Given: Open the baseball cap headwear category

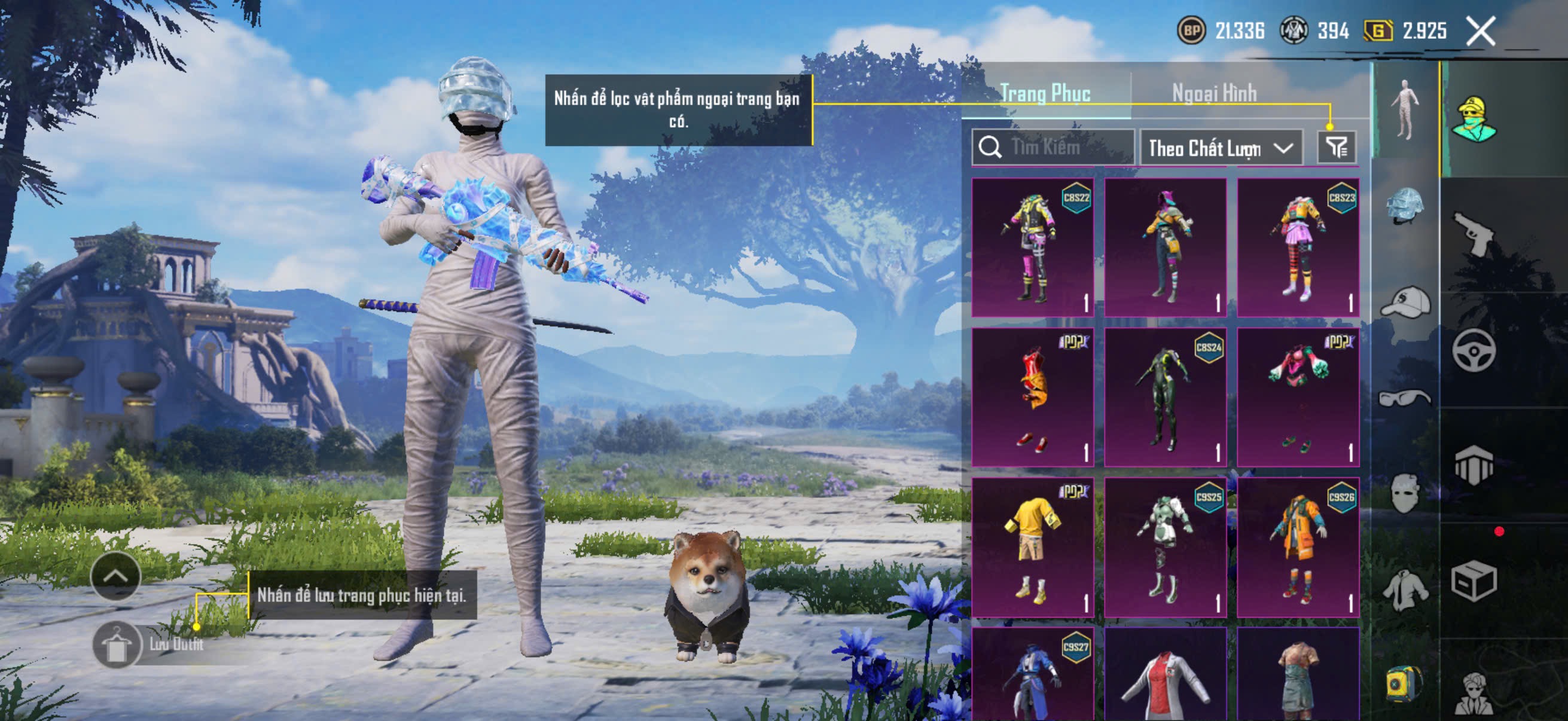Looking at the screenshot, I should click(x=1404, y=303).
